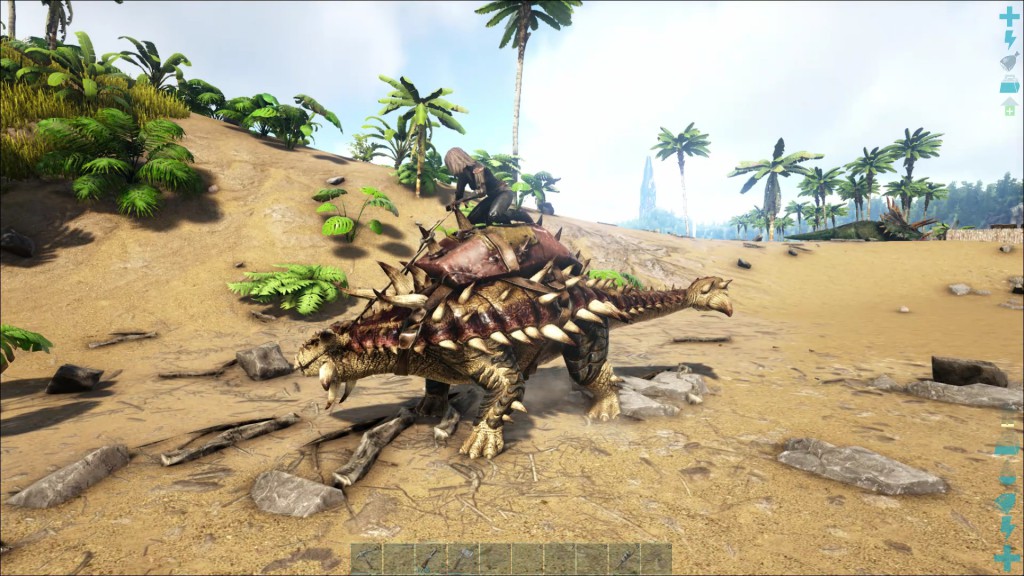Click the grey meat food status icon
Viewport: 1024px width, 576px height.
tap(1009, 61)
